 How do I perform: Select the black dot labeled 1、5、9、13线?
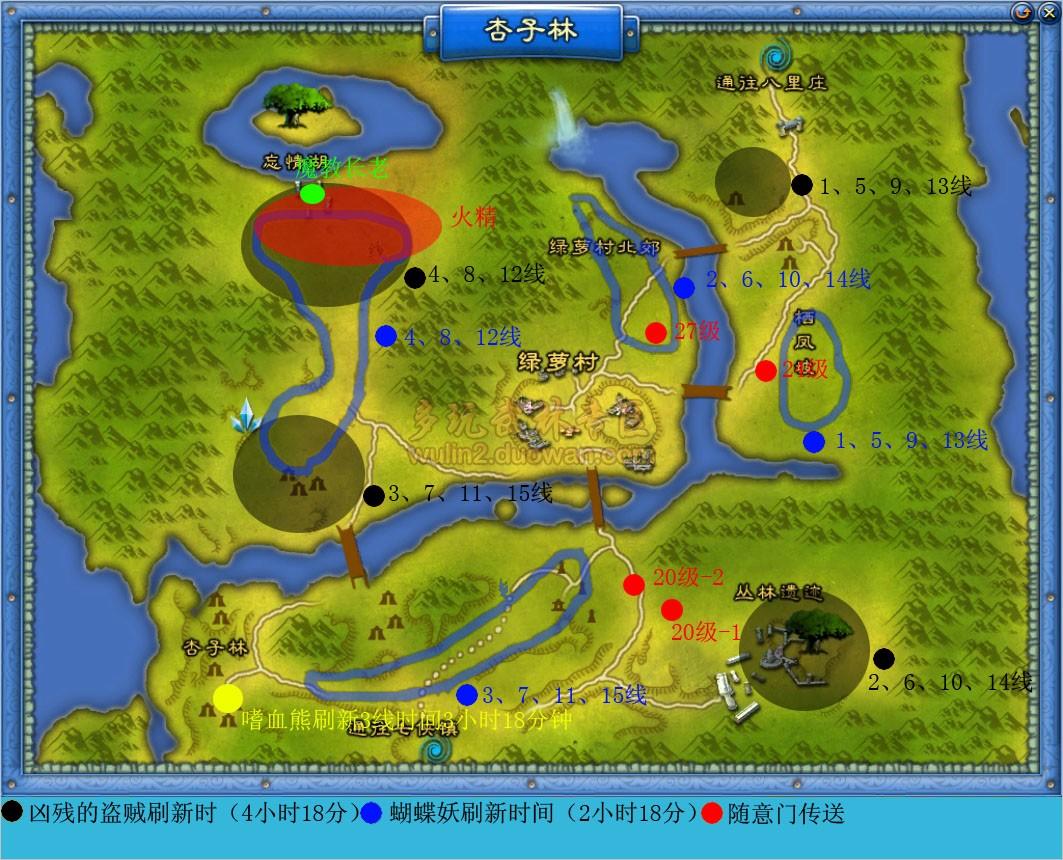click(x=802, y=184)
